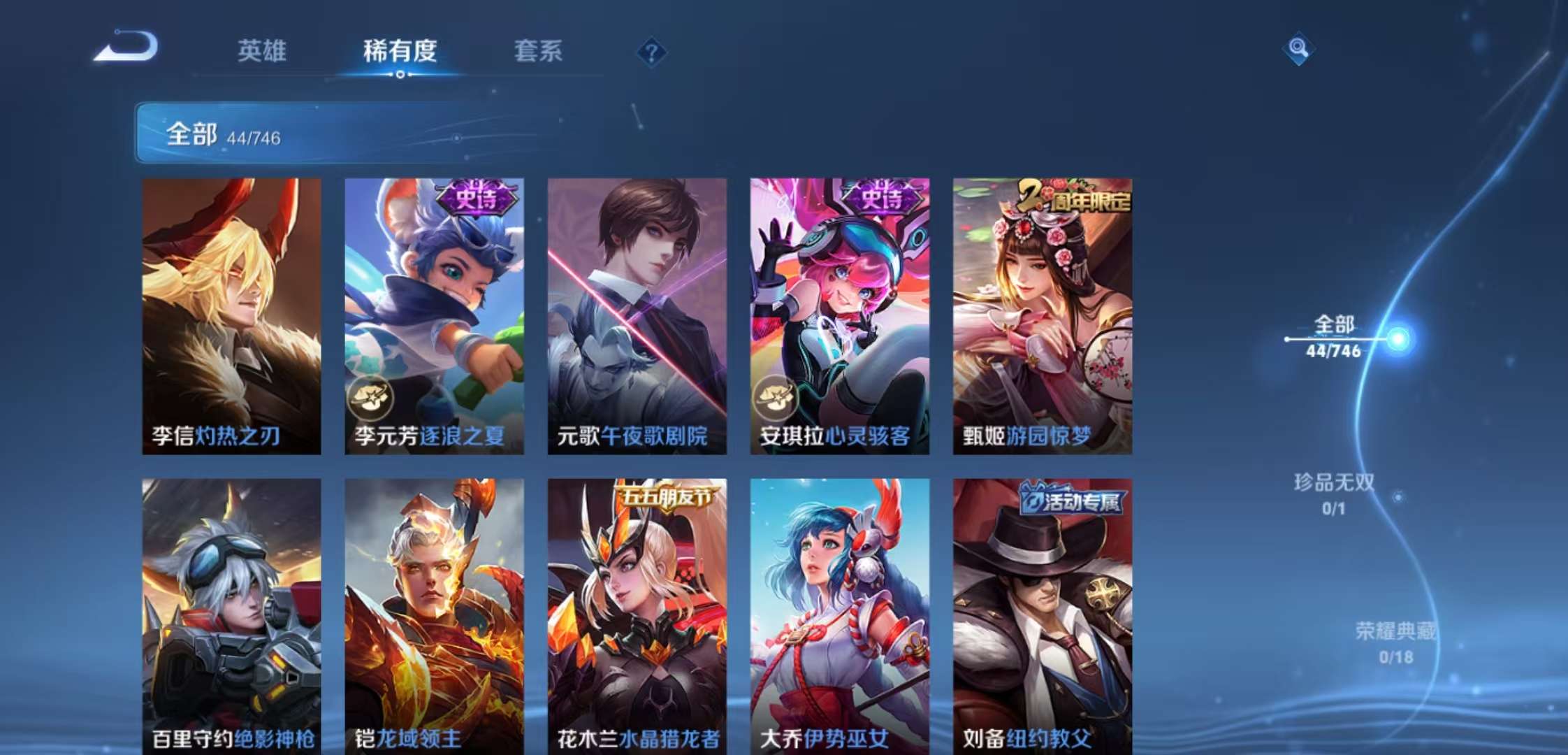
Task: Select the currently active 稀有度 tab
Action: tap(400, 51)
